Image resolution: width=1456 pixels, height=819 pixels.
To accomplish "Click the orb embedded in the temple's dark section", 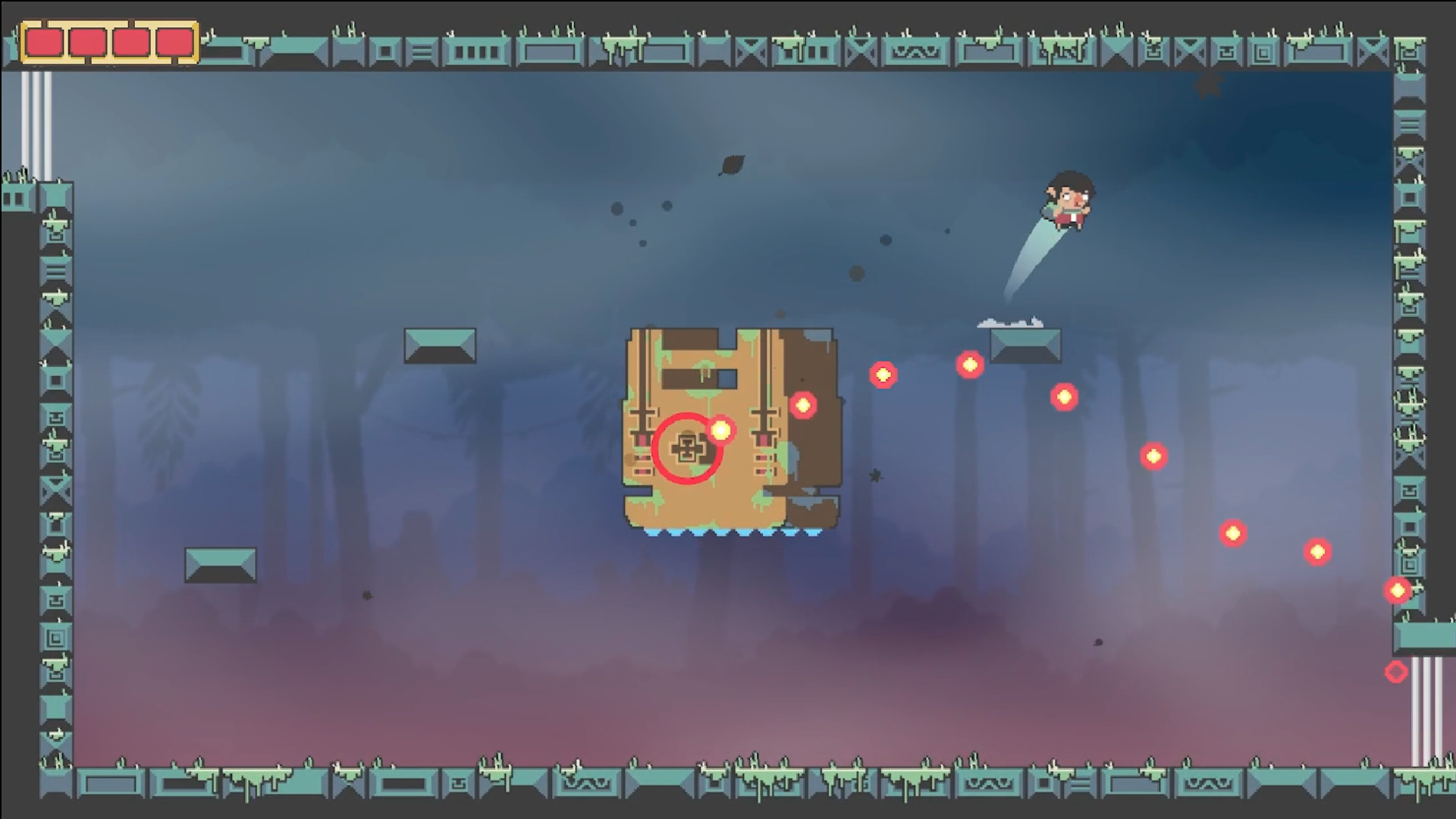I will coord(804,406).
